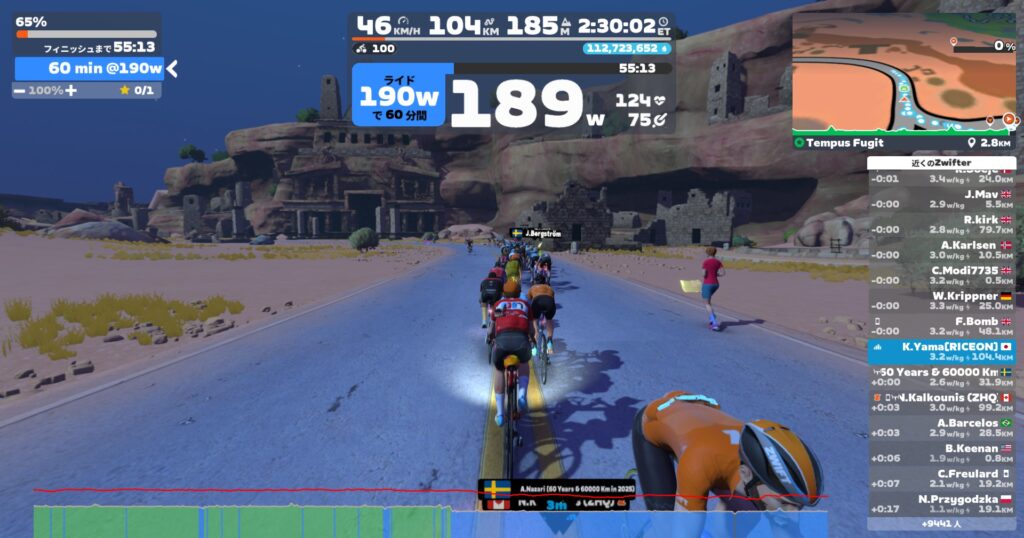Viewport: 1024px width, 538px height.
Task: Select the 60 min @190w workout block
Action: click(88, 68)
